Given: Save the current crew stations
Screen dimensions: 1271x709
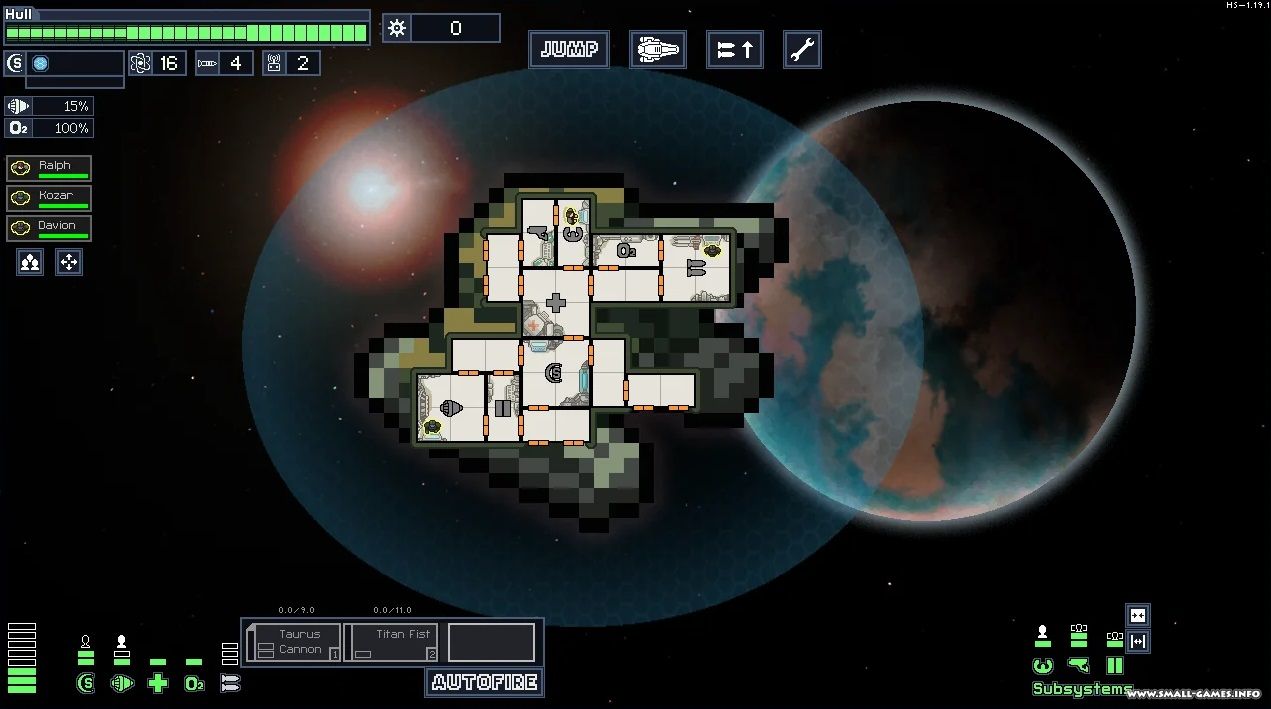Looking at the screenshot, I should coord(30,263).
